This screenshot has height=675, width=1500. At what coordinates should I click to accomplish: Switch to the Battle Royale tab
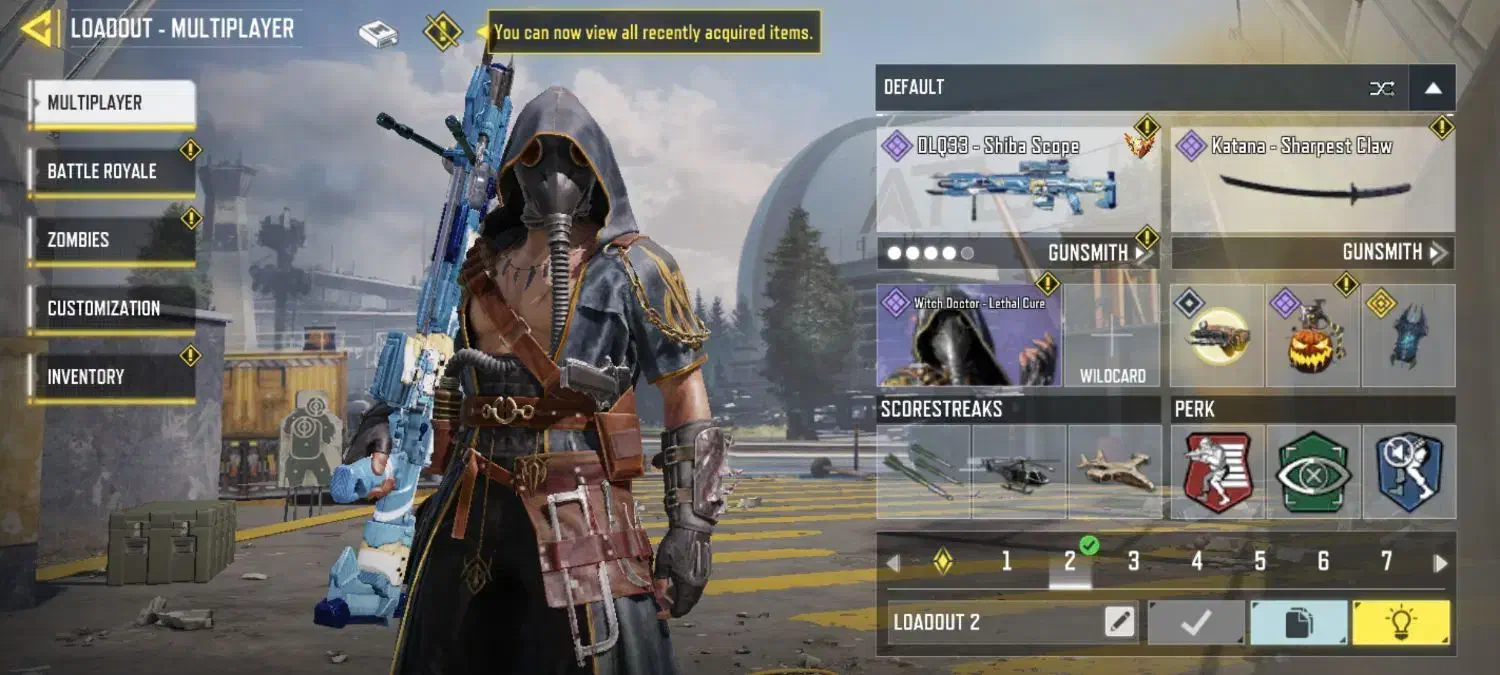point(111,171)
